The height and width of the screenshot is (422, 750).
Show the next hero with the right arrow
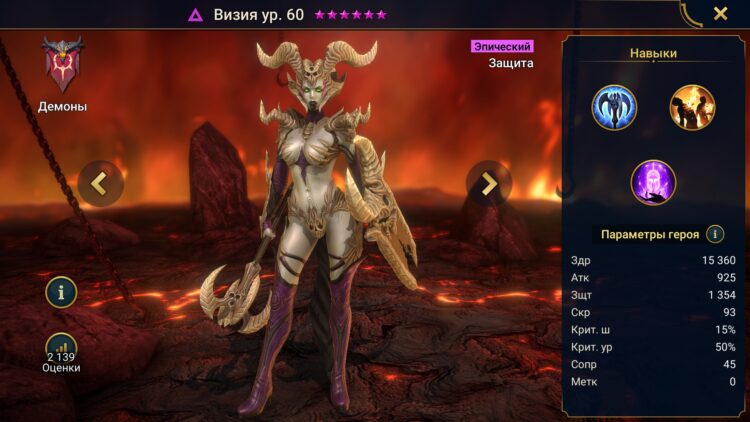coord(488,183)
